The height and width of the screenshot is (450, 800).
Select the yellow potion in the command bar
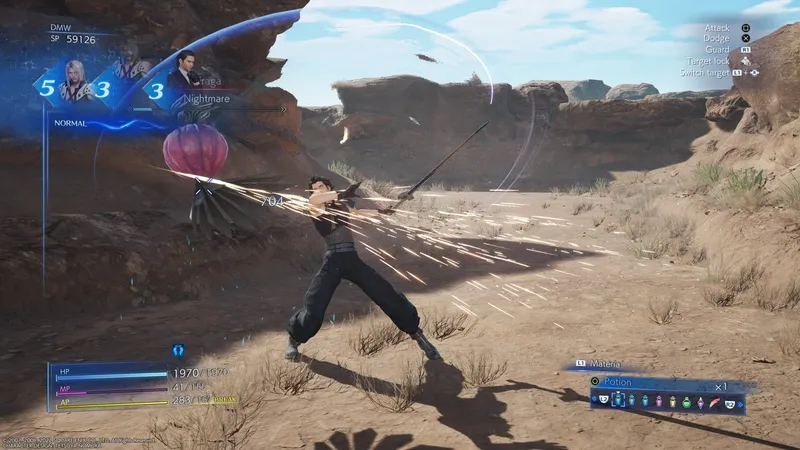(670, 402)
